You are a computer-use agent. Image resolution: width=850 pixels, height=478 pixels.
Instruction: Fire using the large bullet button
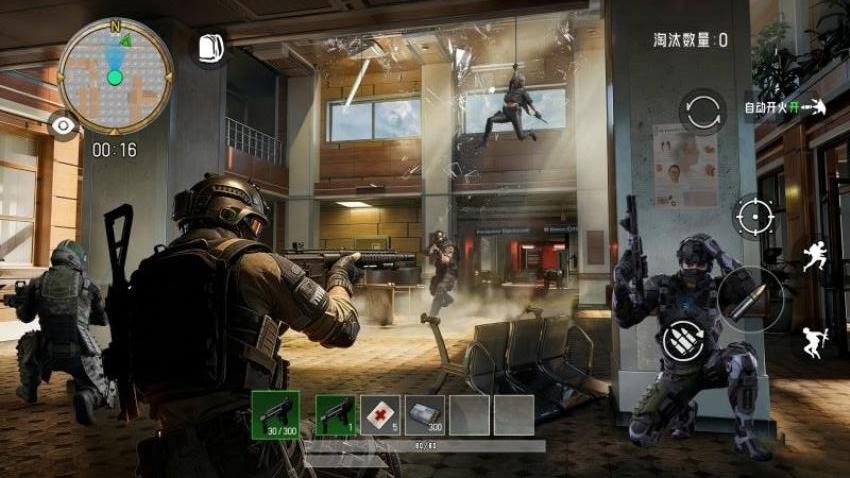tap(749, 298)
